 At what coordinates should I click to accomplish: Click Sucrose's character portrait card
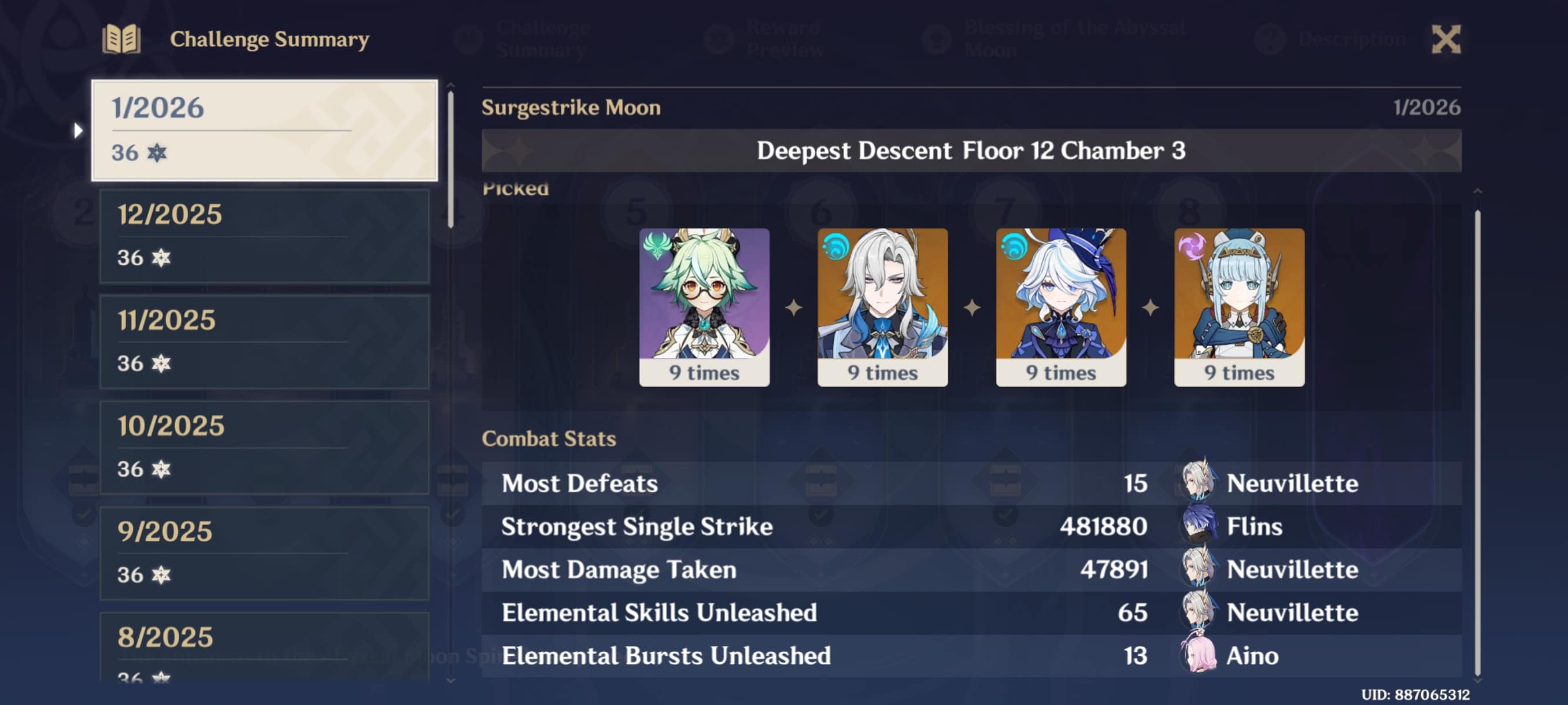coord(704,307)
